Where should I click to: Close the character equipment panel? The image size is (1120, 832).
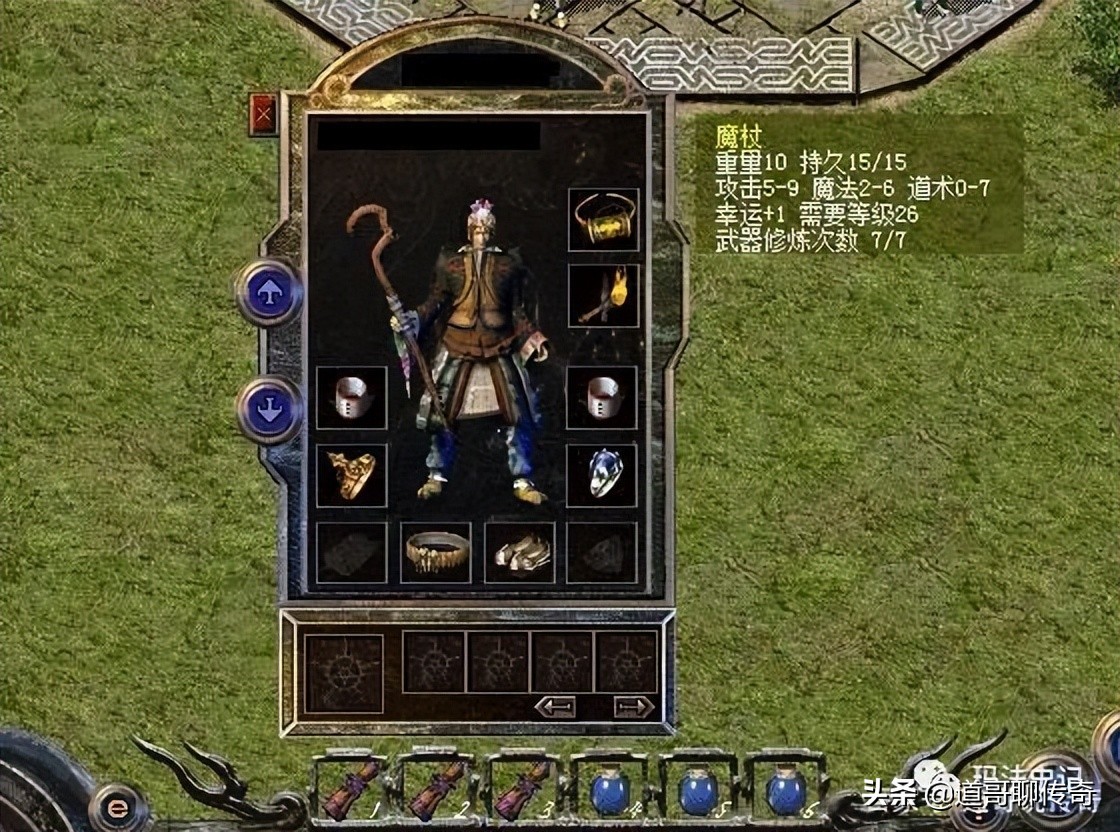264,114
